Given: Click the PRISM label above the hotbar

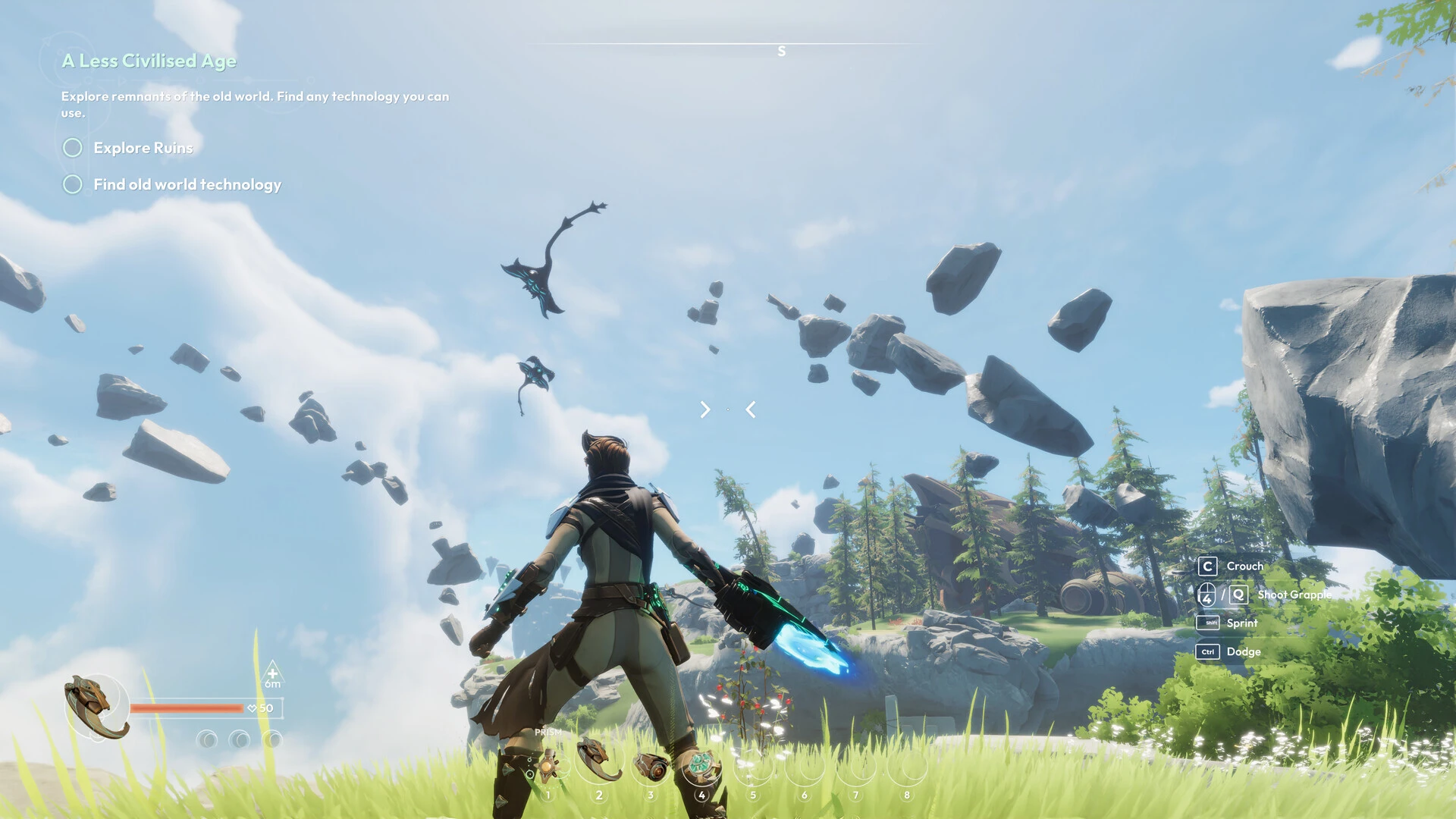Looking at the screenshot, I should tap(548, 733).
